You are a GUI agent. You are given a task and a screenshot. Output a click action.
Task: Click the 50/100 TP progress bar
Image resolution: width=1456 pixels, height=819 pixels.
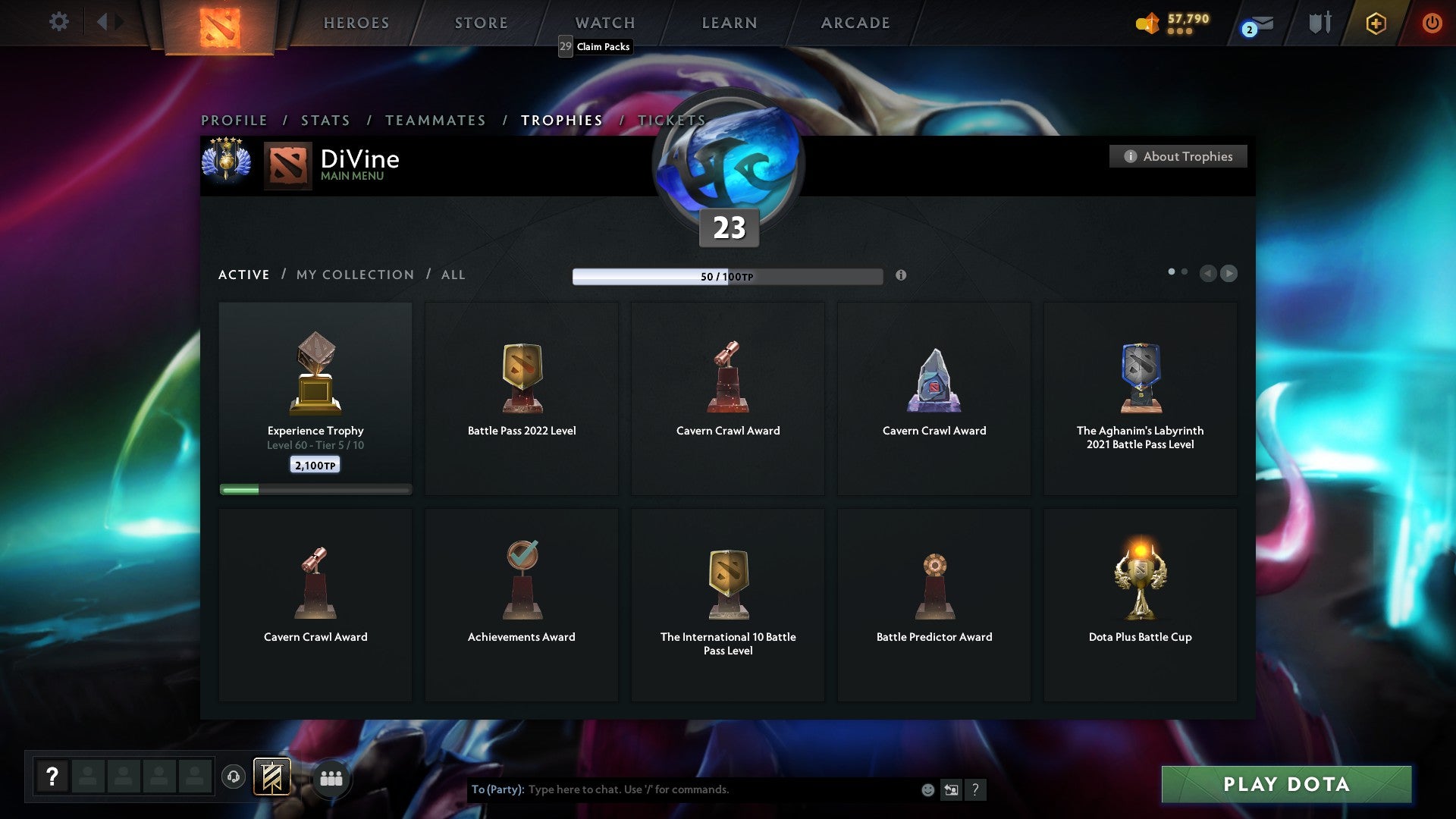pyautogui.click(x=726, y=276)
